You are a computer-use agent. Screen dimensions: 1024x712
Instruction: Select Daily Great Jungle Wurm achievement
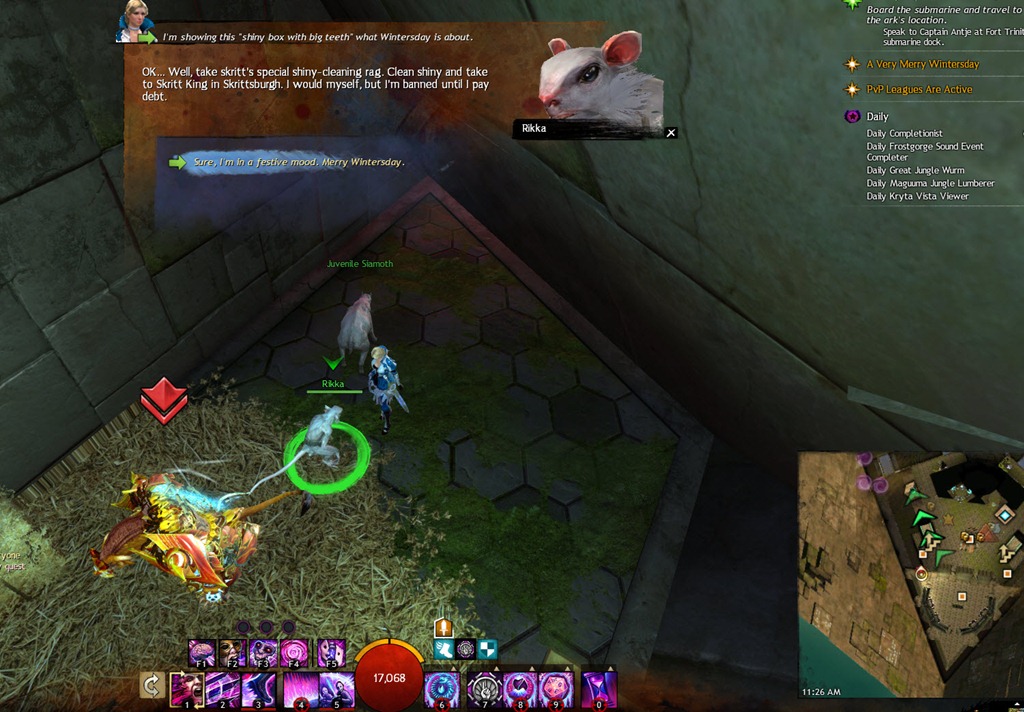tap(917, 171)
